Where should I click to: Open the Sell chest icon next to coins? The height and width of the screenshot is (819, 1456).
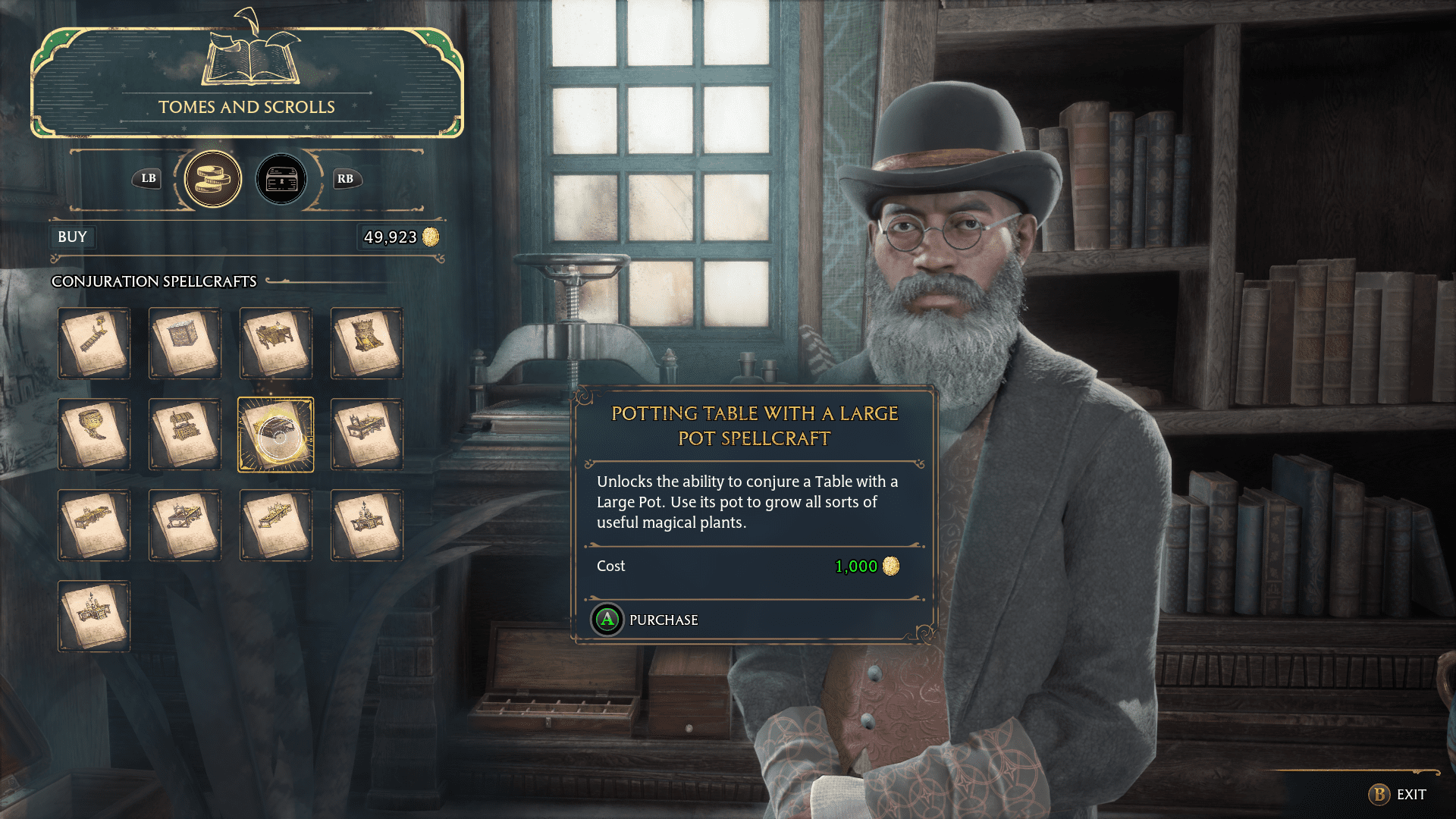point(281,179)
